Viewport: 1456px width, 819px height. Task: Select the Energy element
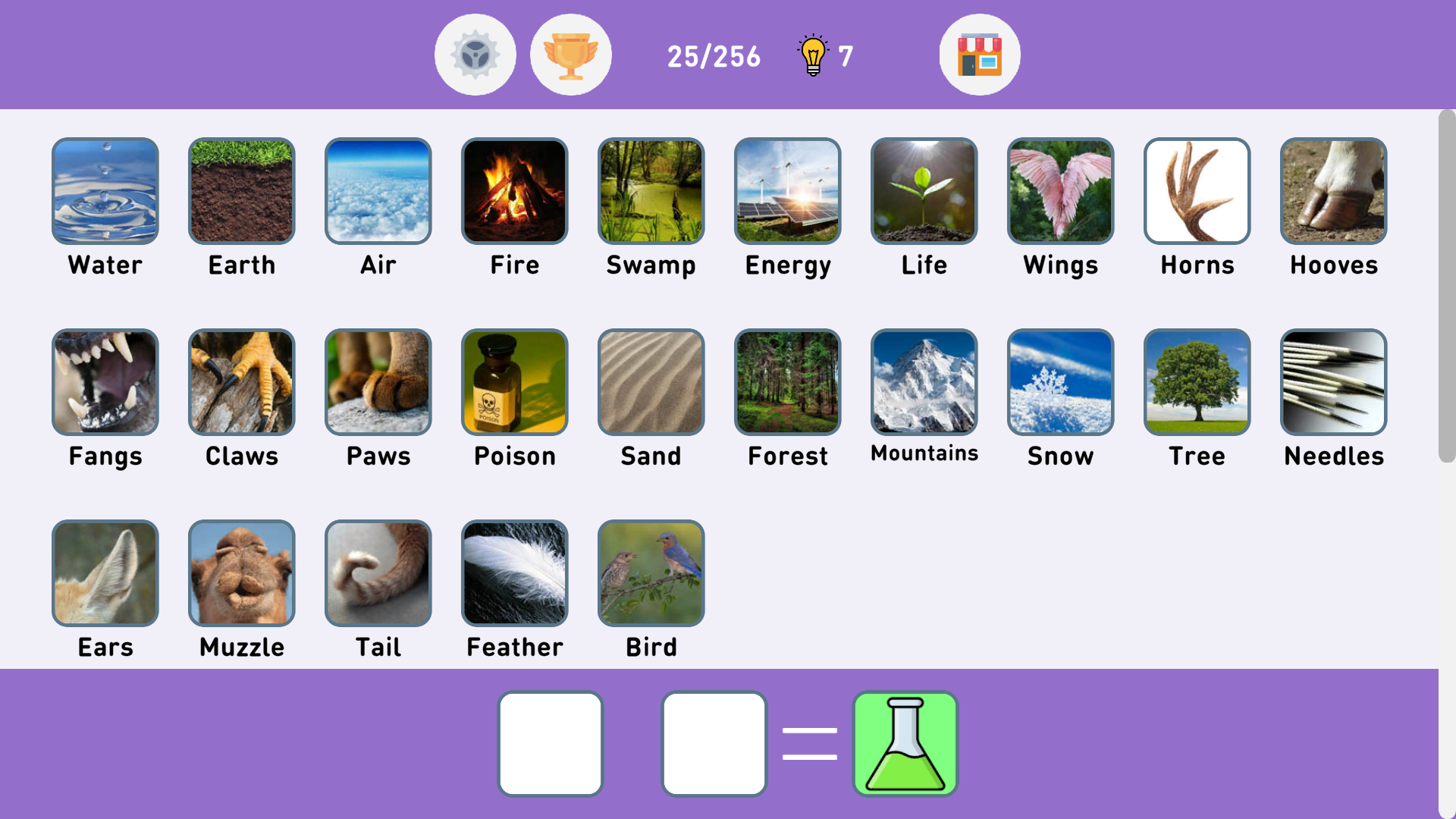point(787,190)
